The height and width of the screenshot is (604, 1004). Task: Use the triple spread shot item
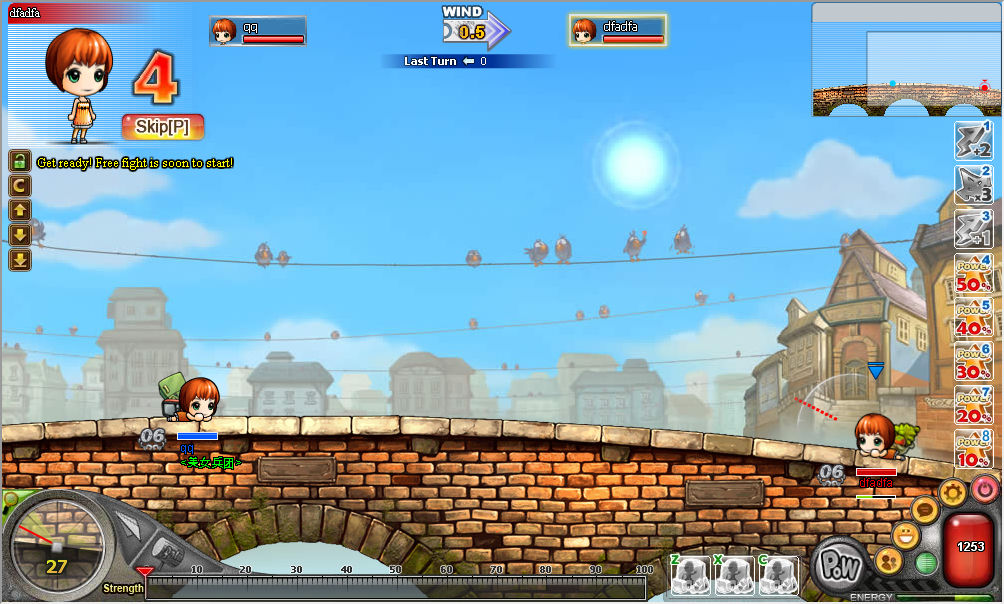click(972, 185)
